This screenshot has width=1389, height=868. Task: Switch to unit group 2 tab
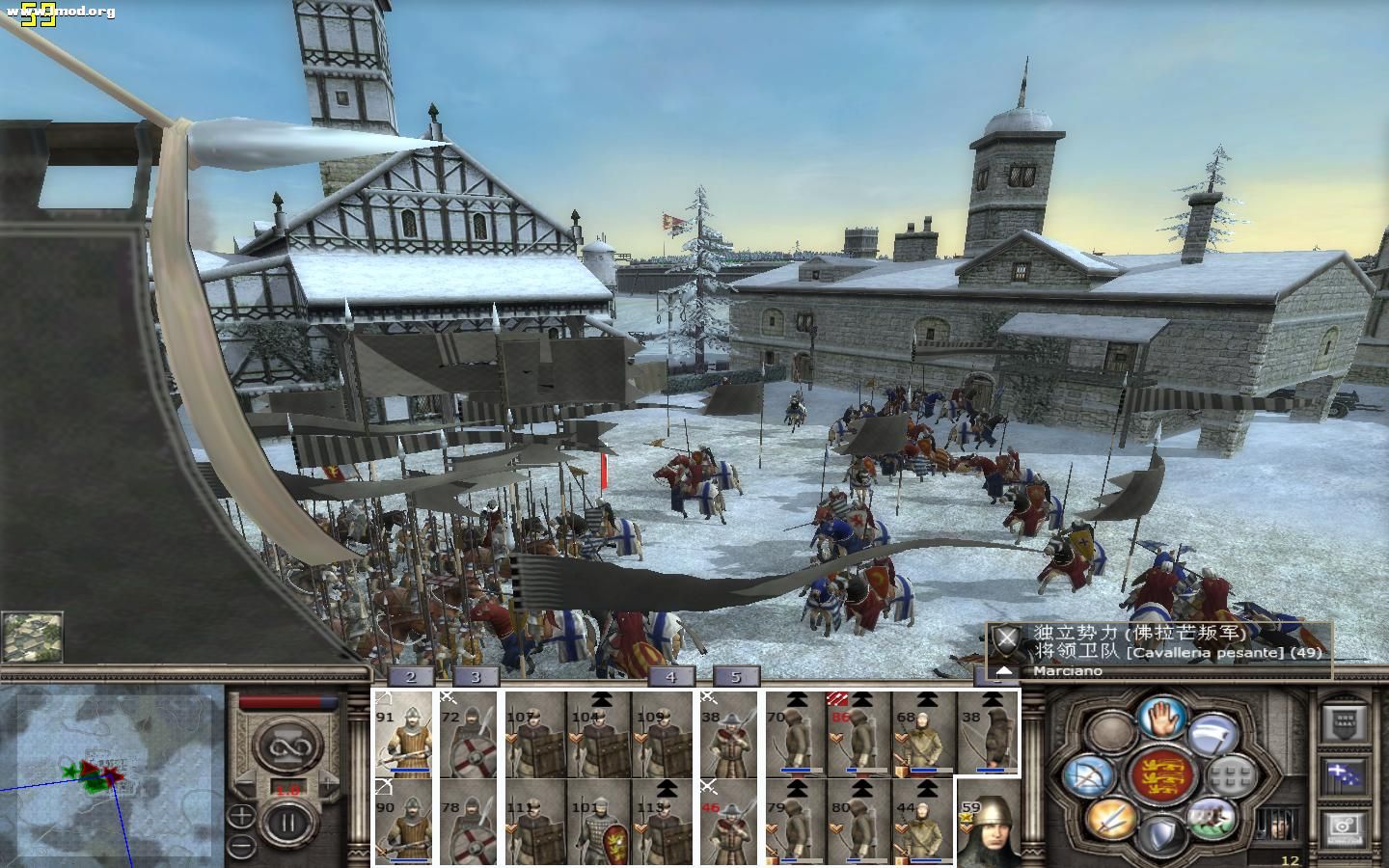[x=412, y=677]
